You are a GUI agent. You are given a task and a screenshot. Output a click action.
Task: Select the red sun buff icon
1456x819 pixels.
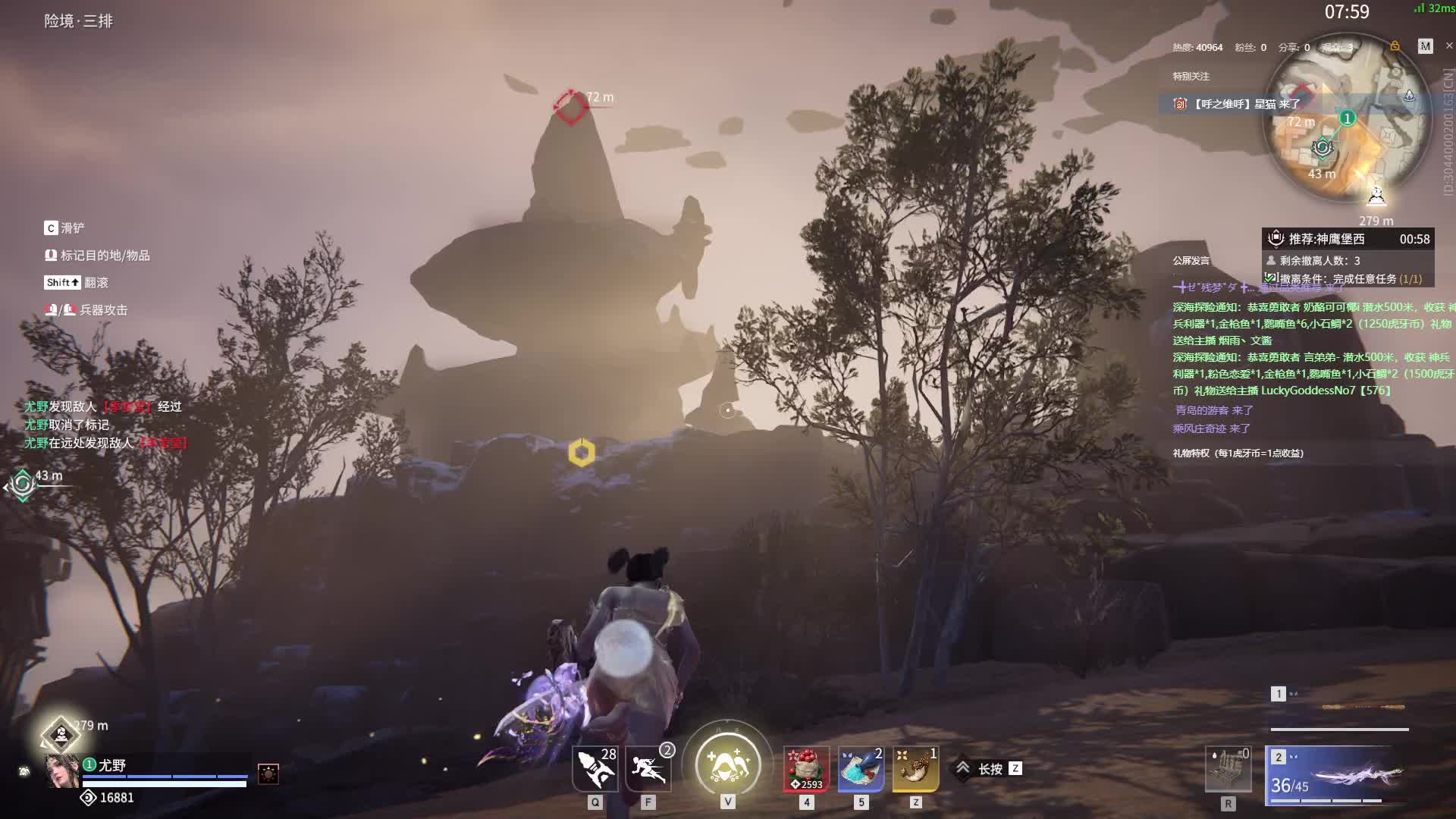pyautogui.click(x=268, y=773)
